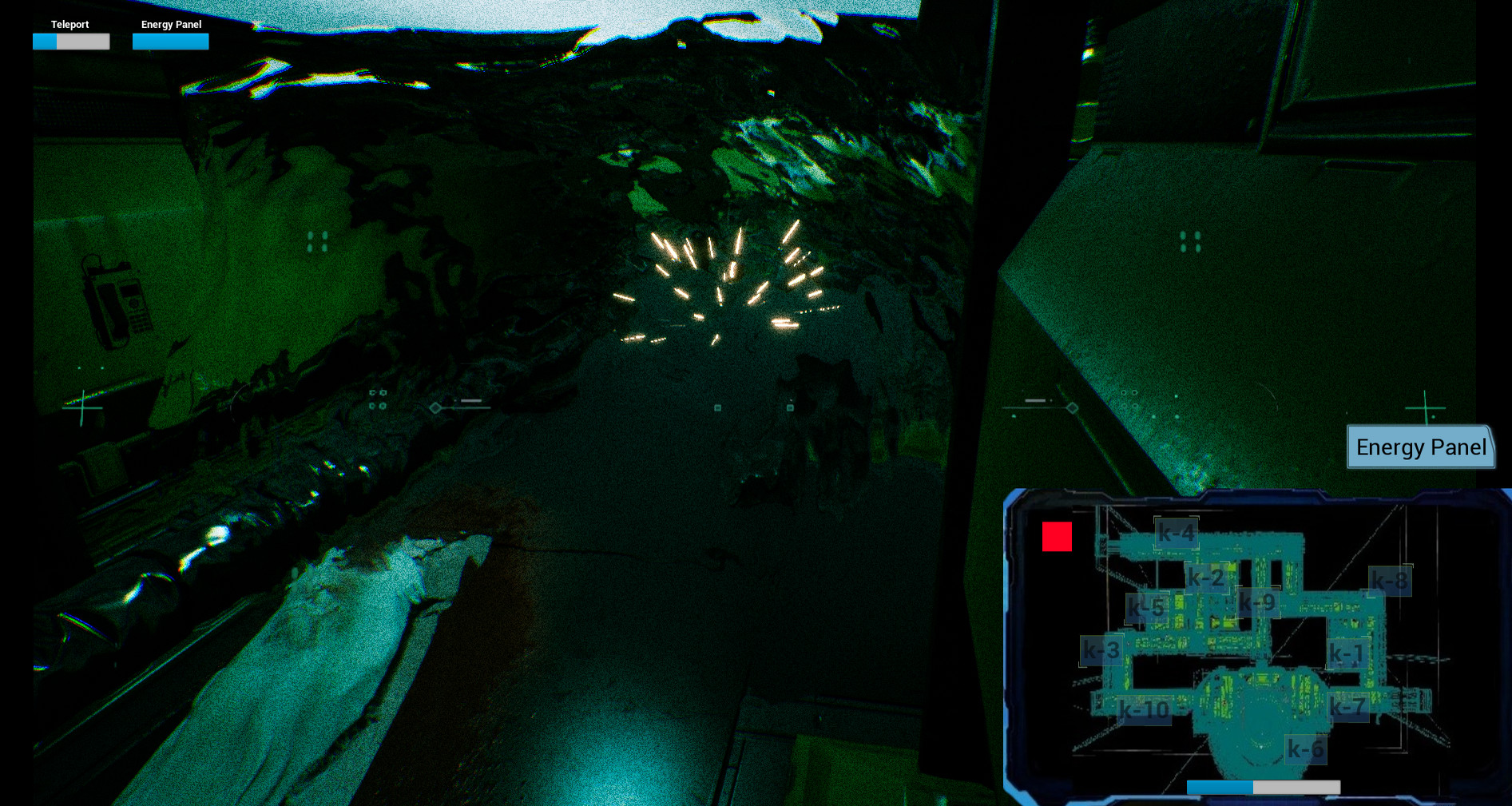1512x806 pixels.
Task: Click the Teleport label in the HUD
Action: click(x=69, y=24)
